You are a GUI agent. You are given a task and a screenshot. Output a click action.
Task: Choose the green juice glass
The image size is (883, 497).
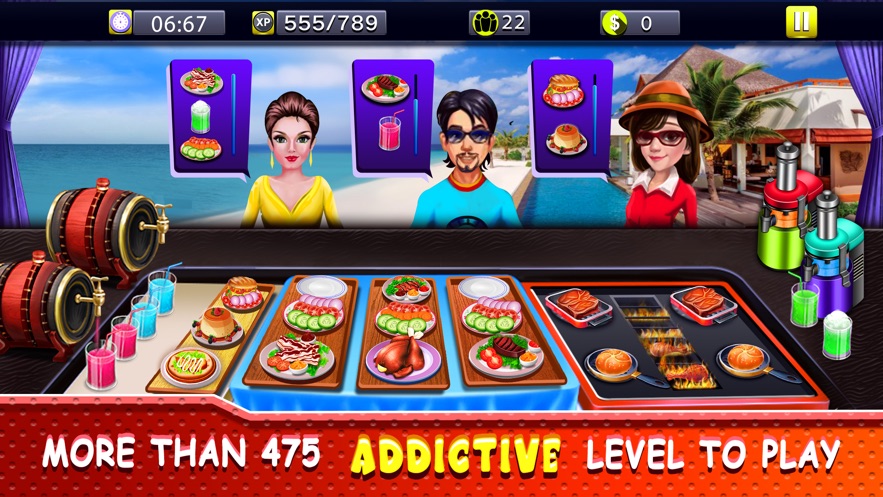tap(804, 305)
